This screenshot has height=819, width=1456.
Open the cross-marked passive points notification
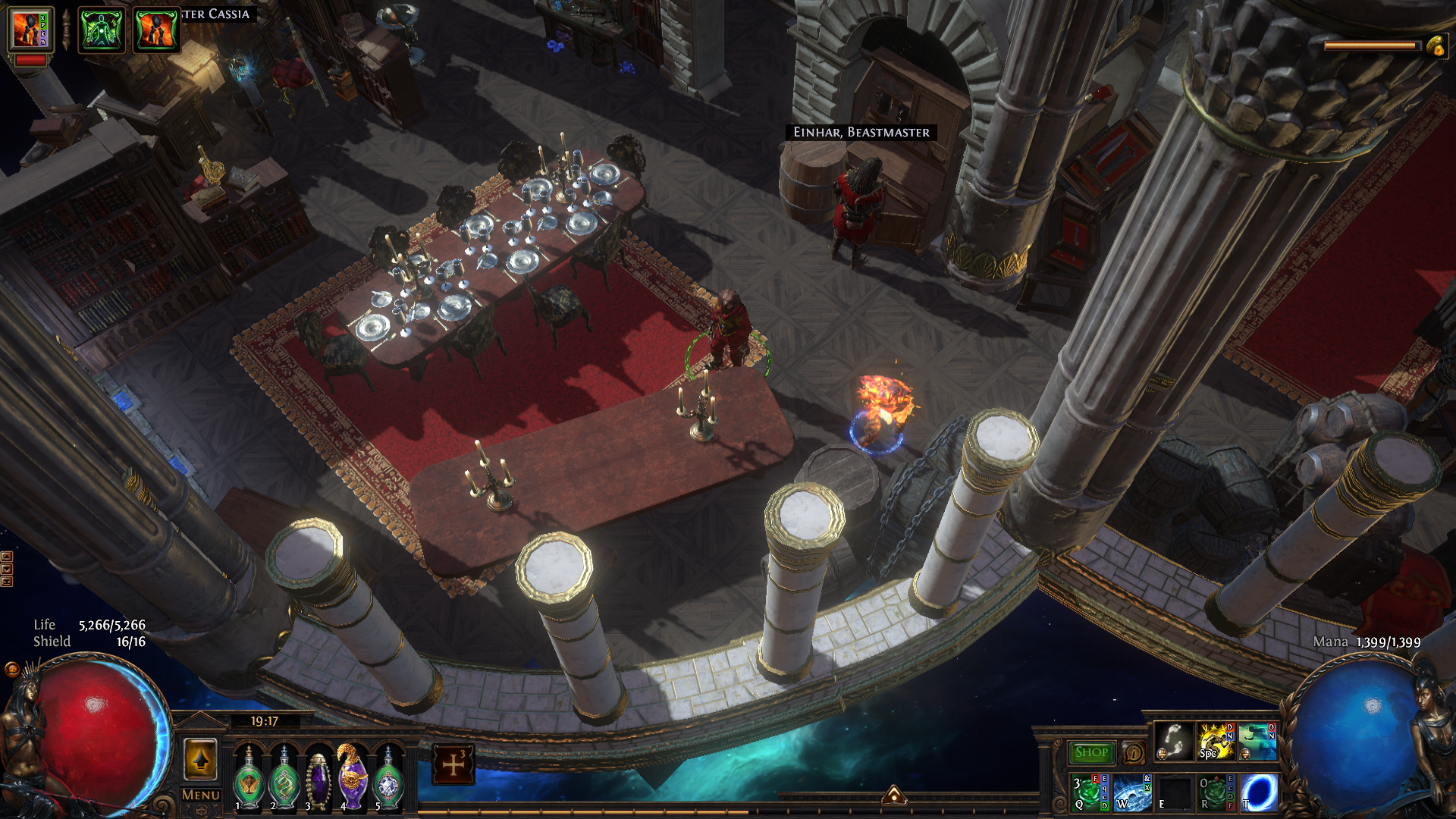[453, 764]
